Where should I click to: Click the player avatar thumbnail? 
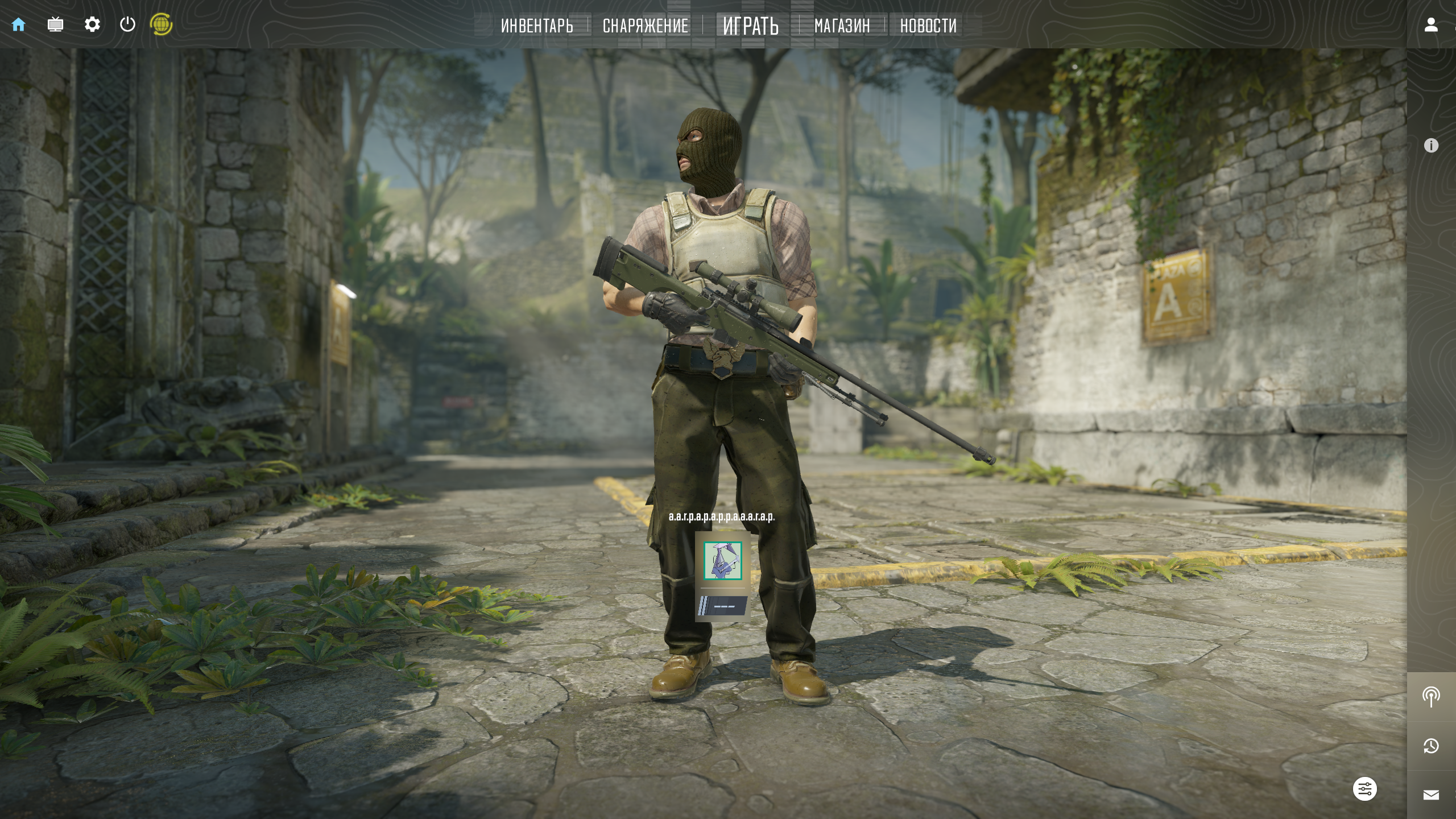click(x=723, y=561)
